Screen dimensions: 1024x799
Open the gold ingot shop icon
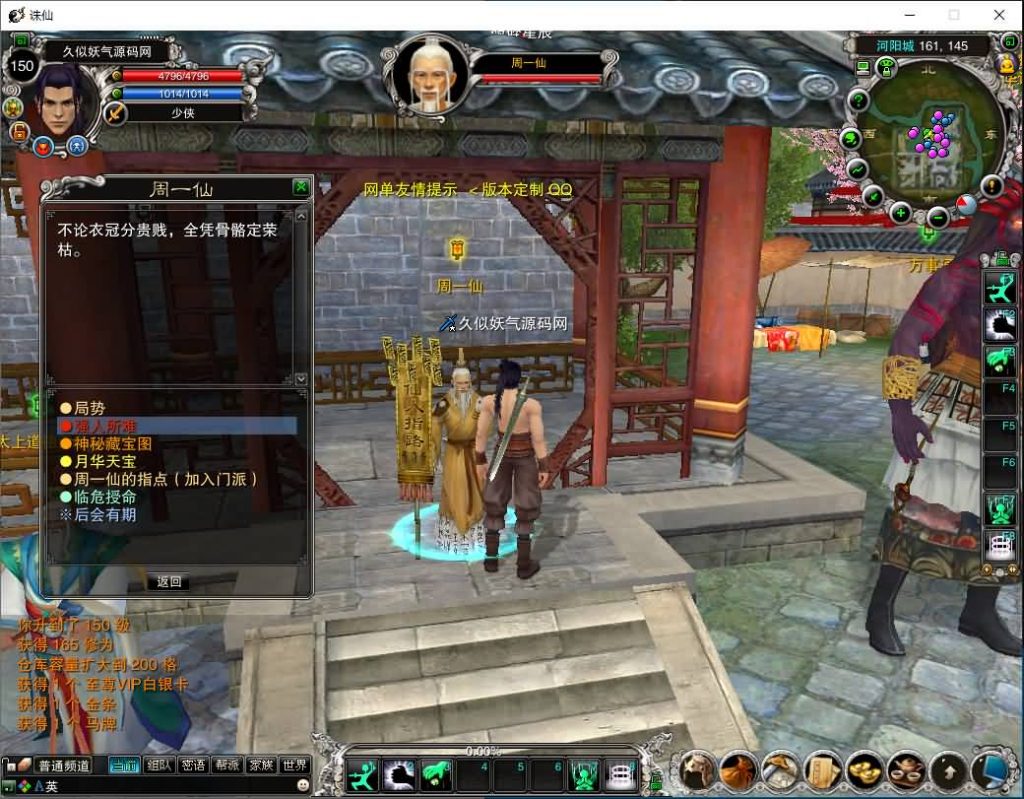point(864,770)
